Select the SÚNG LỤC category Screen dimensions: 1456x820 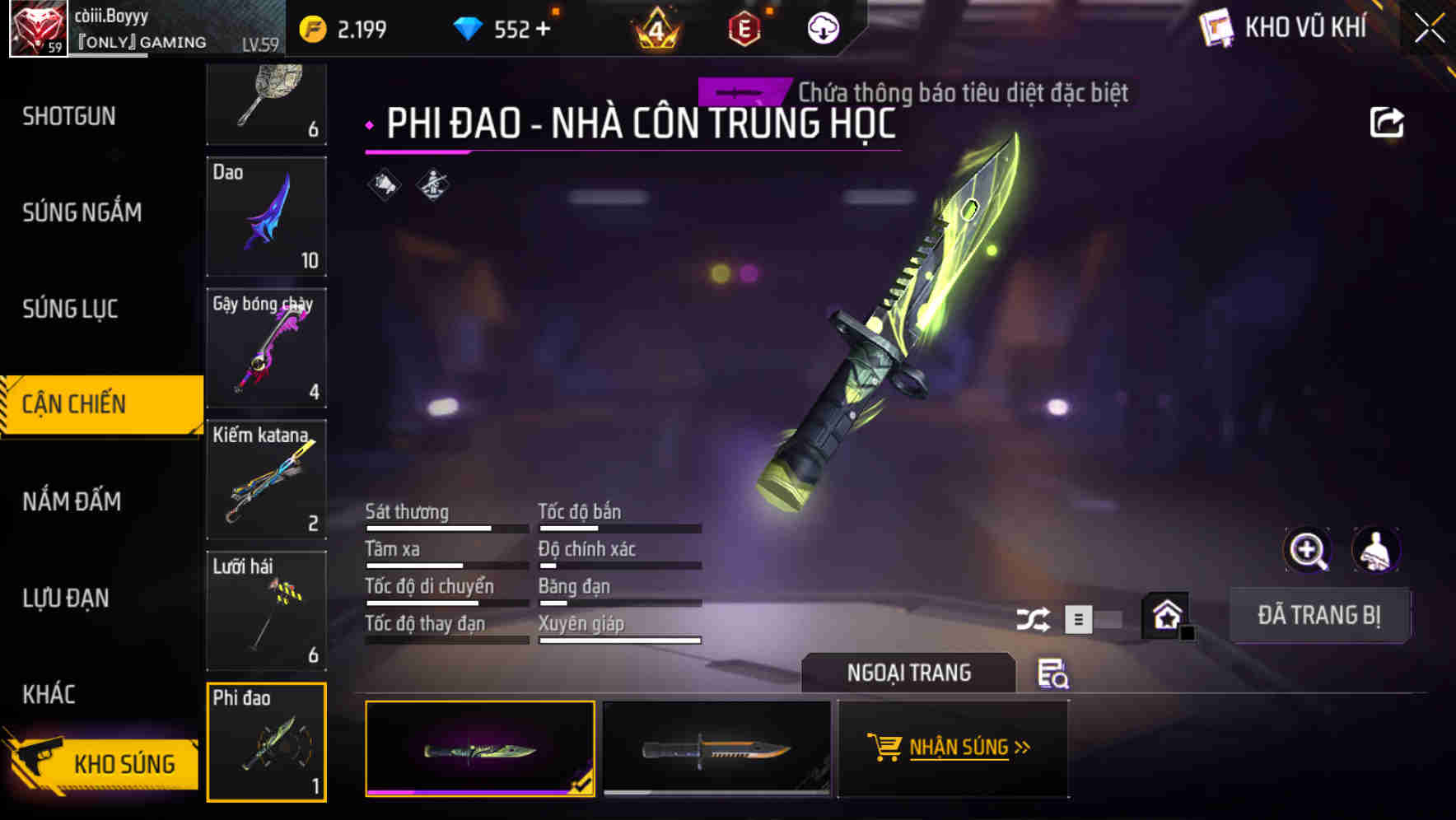(69, 309)
